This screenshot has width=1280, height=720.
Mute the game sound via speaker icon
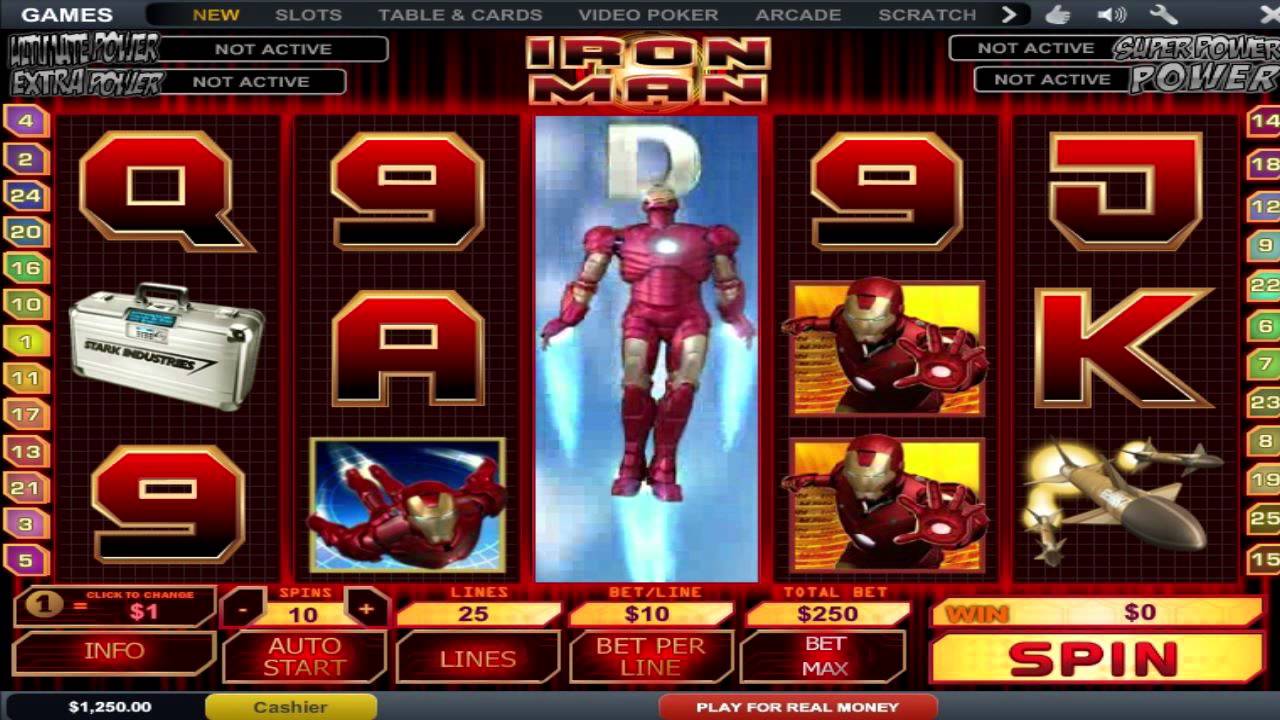[x=1110, y=14]
